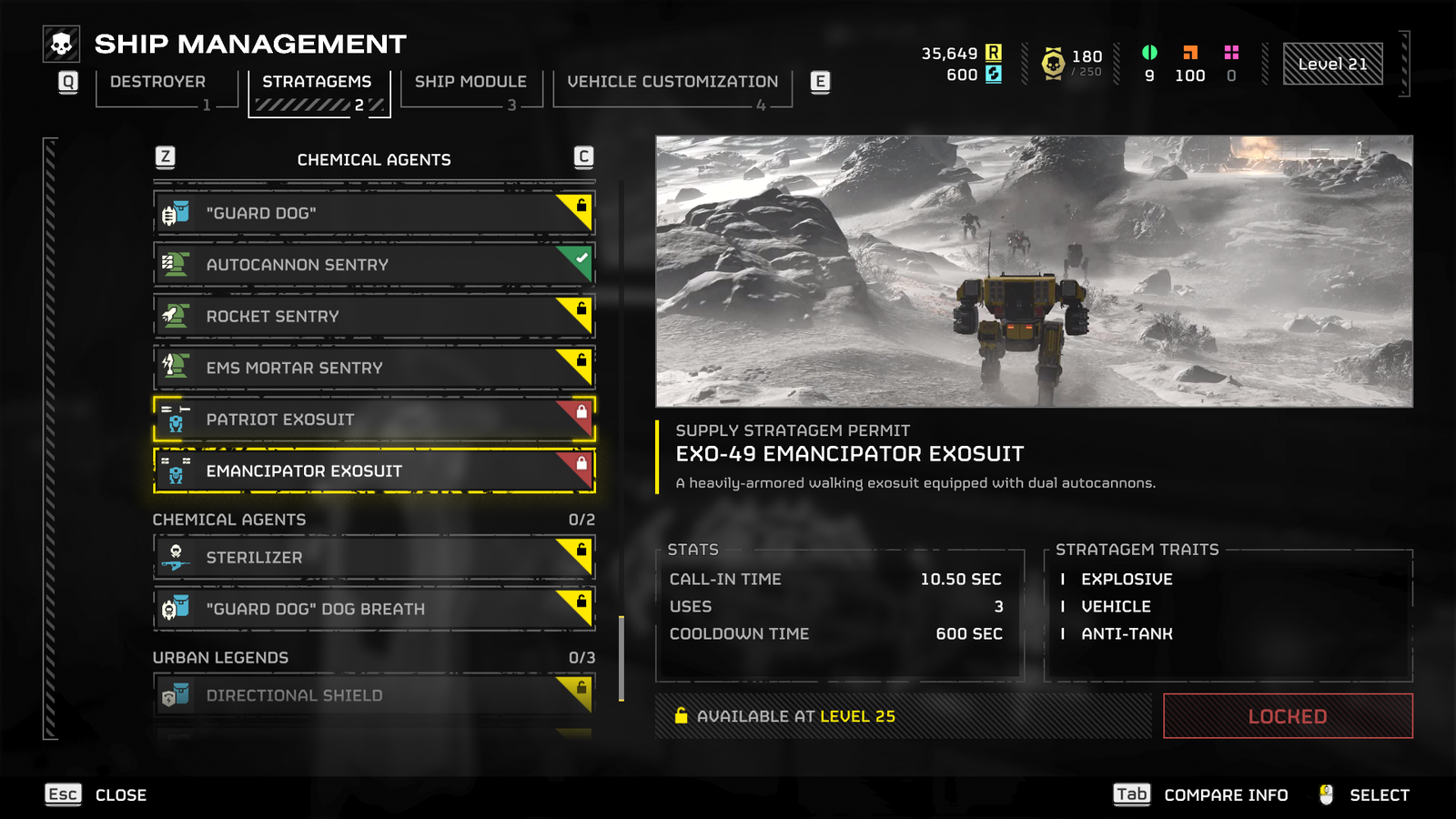Select the Sterilizer stratagem icon
1456x819 pixels.
point(174,557)
